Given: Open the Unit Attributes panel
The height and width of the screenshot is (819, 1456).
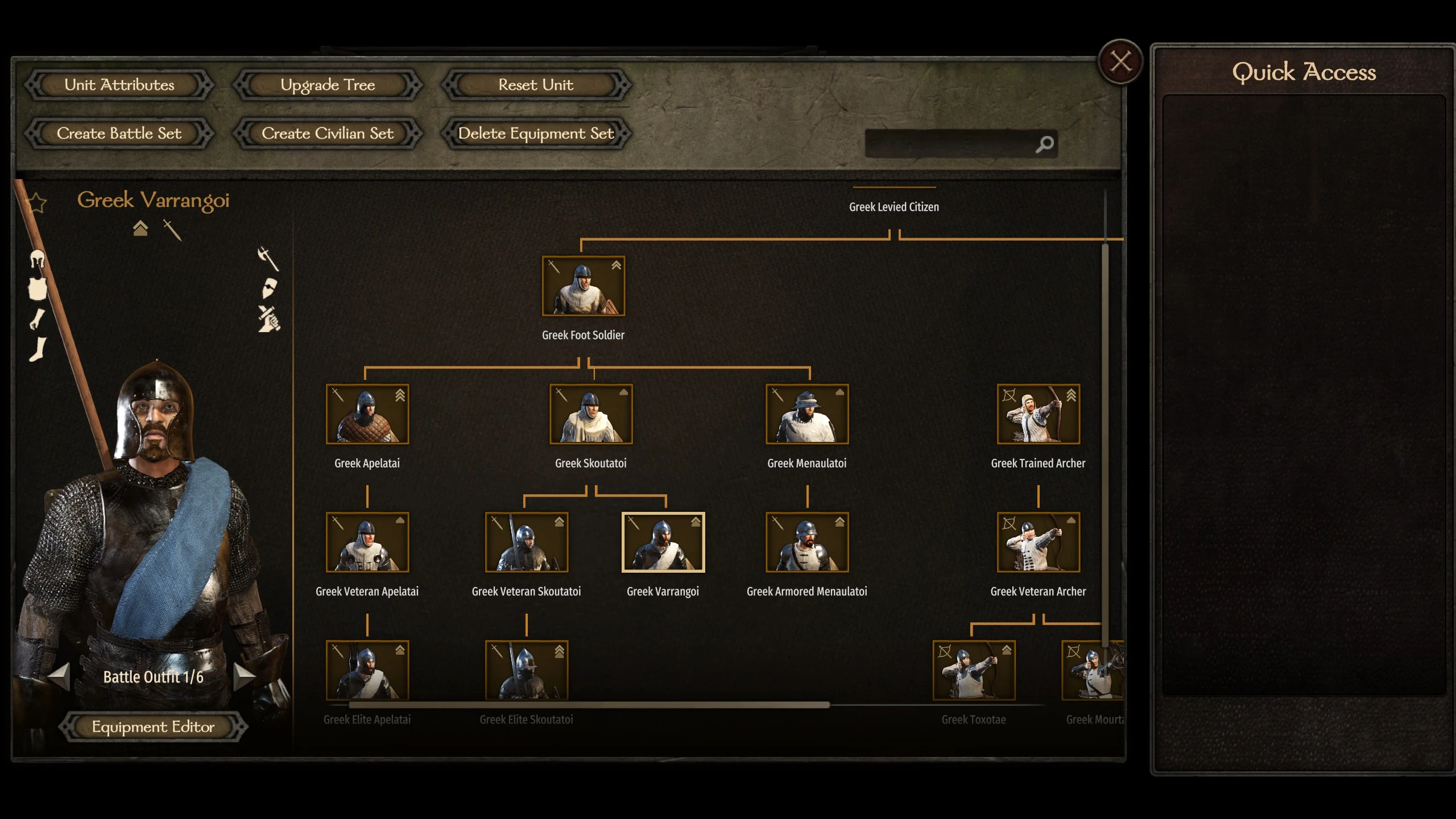Looking at the screenshot, I should pos(119,85).
